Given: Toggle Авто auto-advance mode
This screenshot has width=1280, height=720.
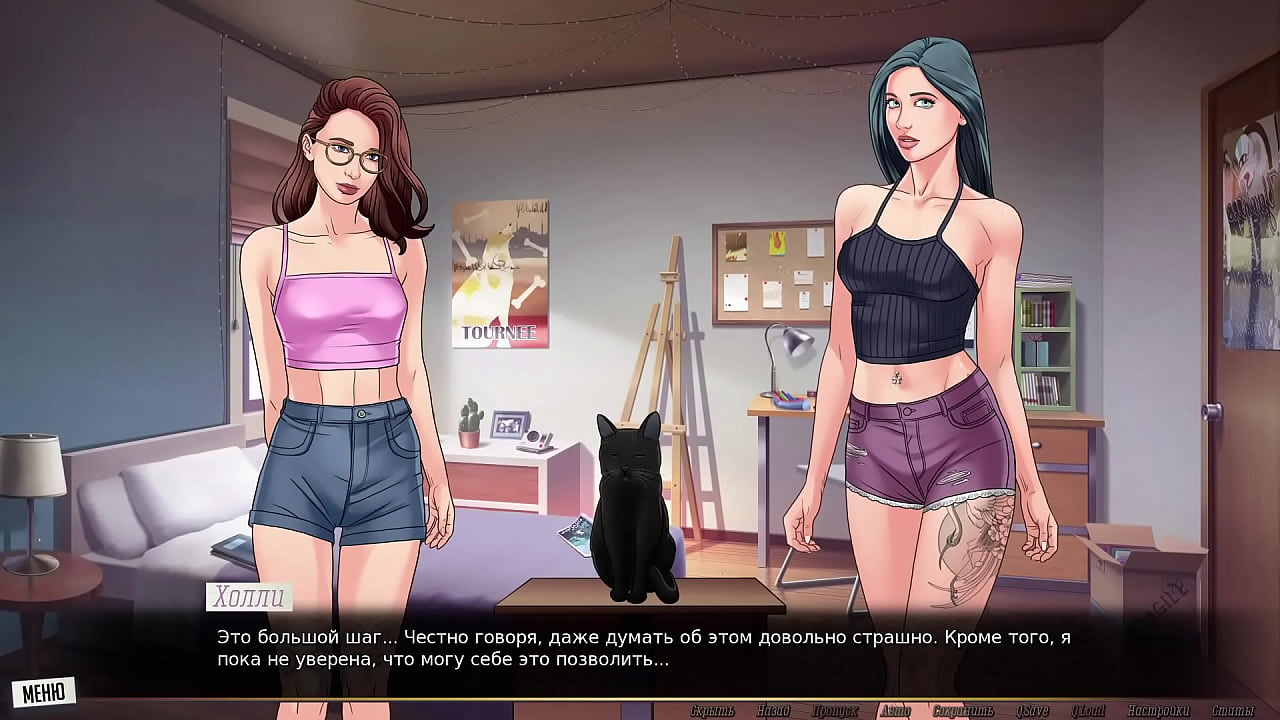Looking at the screenshot, I should (x=895, y=711).
